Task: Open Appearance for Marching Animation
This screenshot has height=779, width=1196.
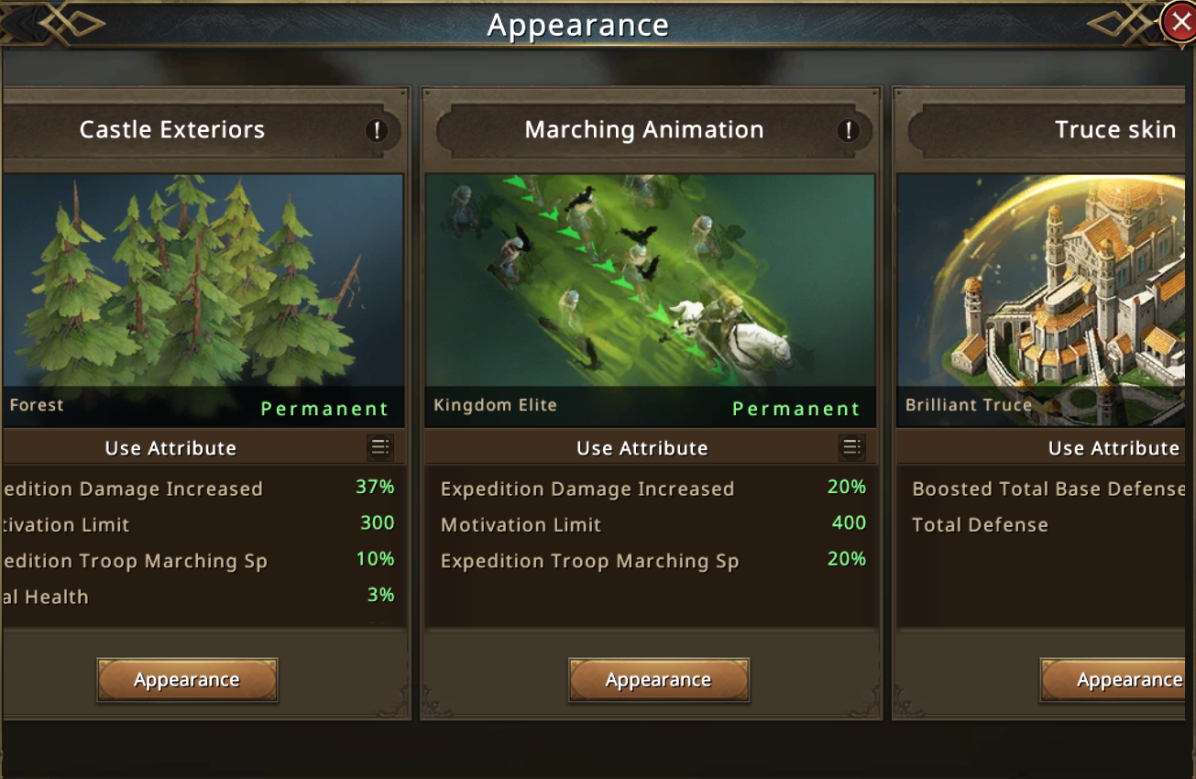Action: coord(658,680)
